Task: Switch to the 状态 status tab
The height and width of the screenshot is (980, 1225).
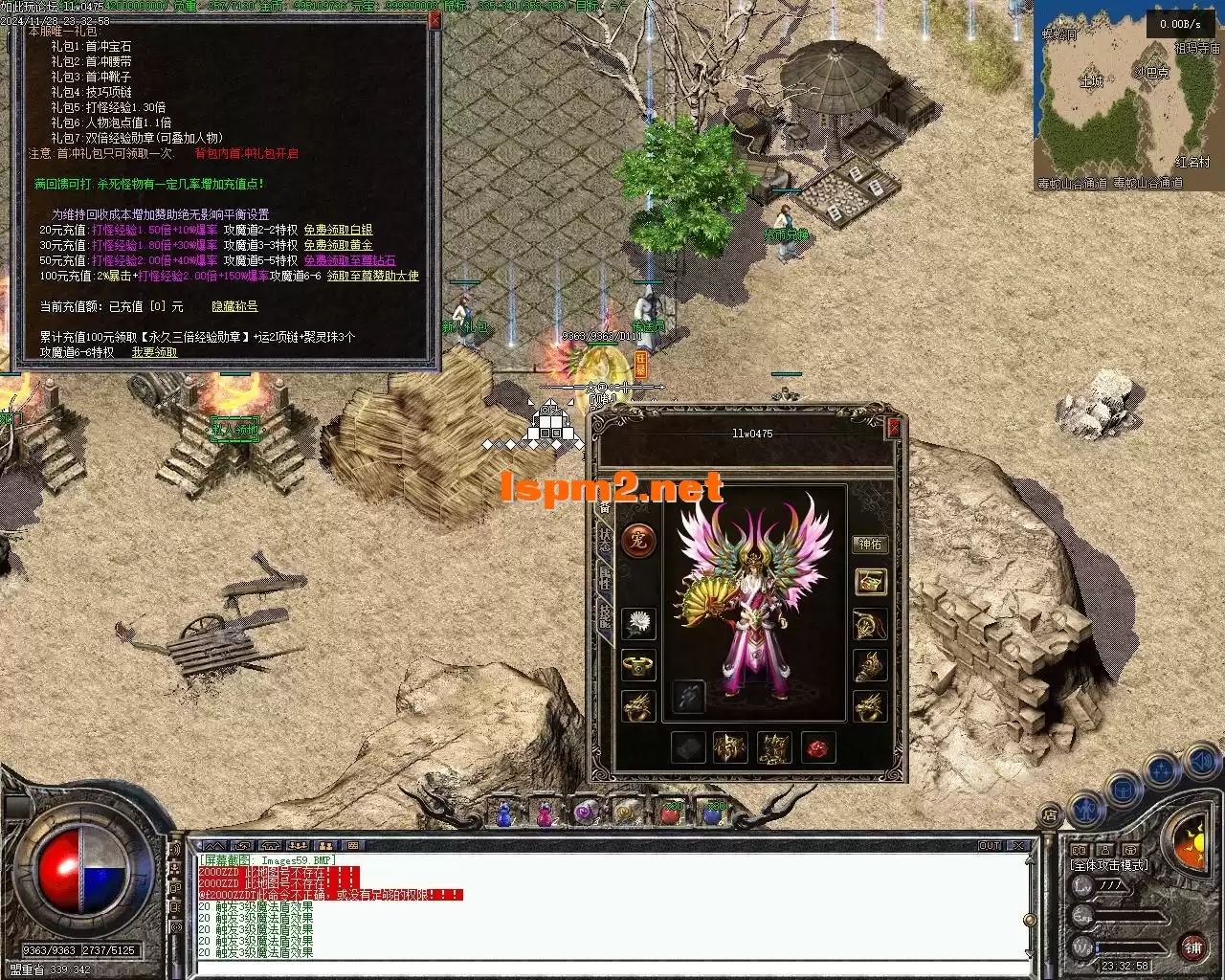Action: pyautogui.click(x=605, y=540)
